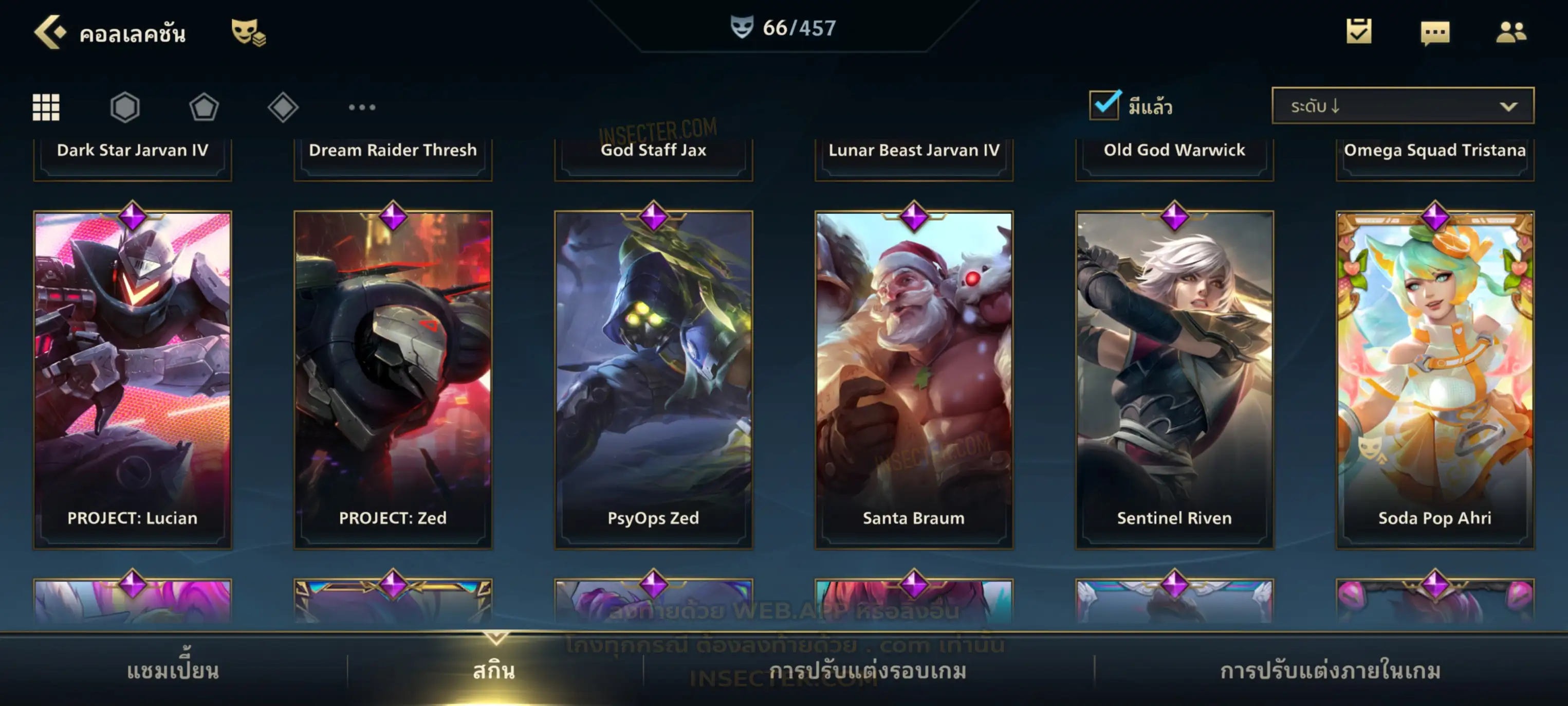The image size is (1568, 706).
Task: Show more filters with the three dots
Action: coord(362,107)
